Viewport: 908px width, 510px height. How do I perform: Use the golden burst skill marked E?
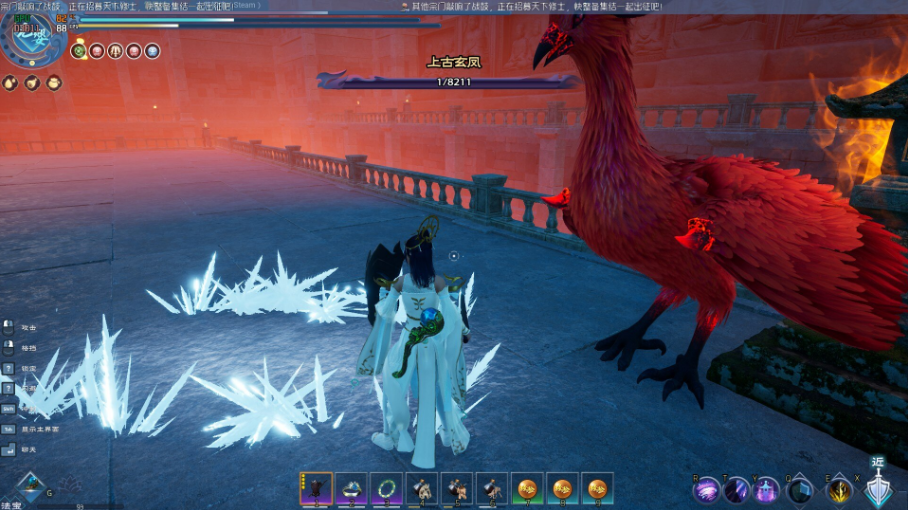pos(840,490)
